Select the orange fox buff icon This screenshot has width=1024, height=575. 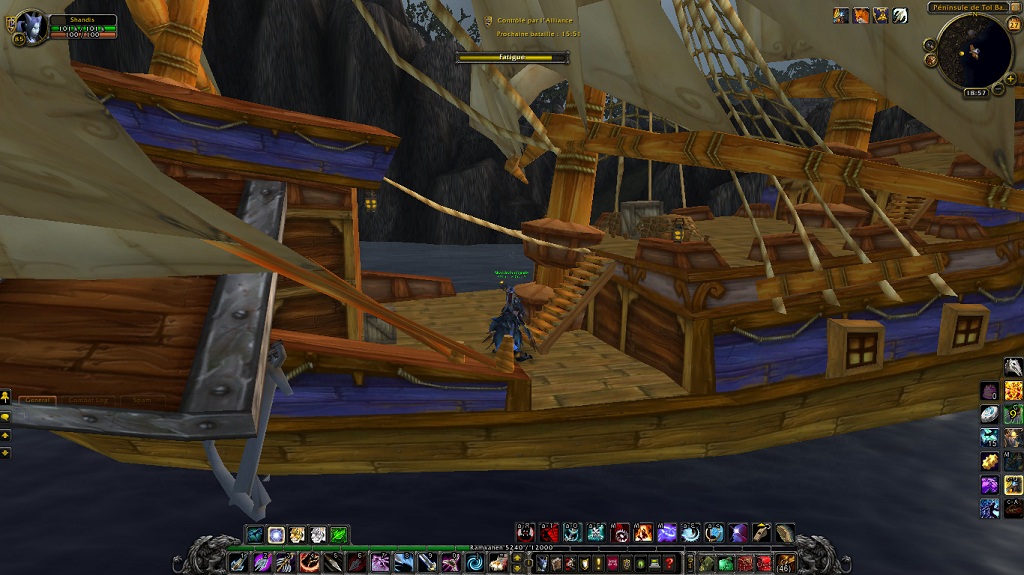[860, 15]
